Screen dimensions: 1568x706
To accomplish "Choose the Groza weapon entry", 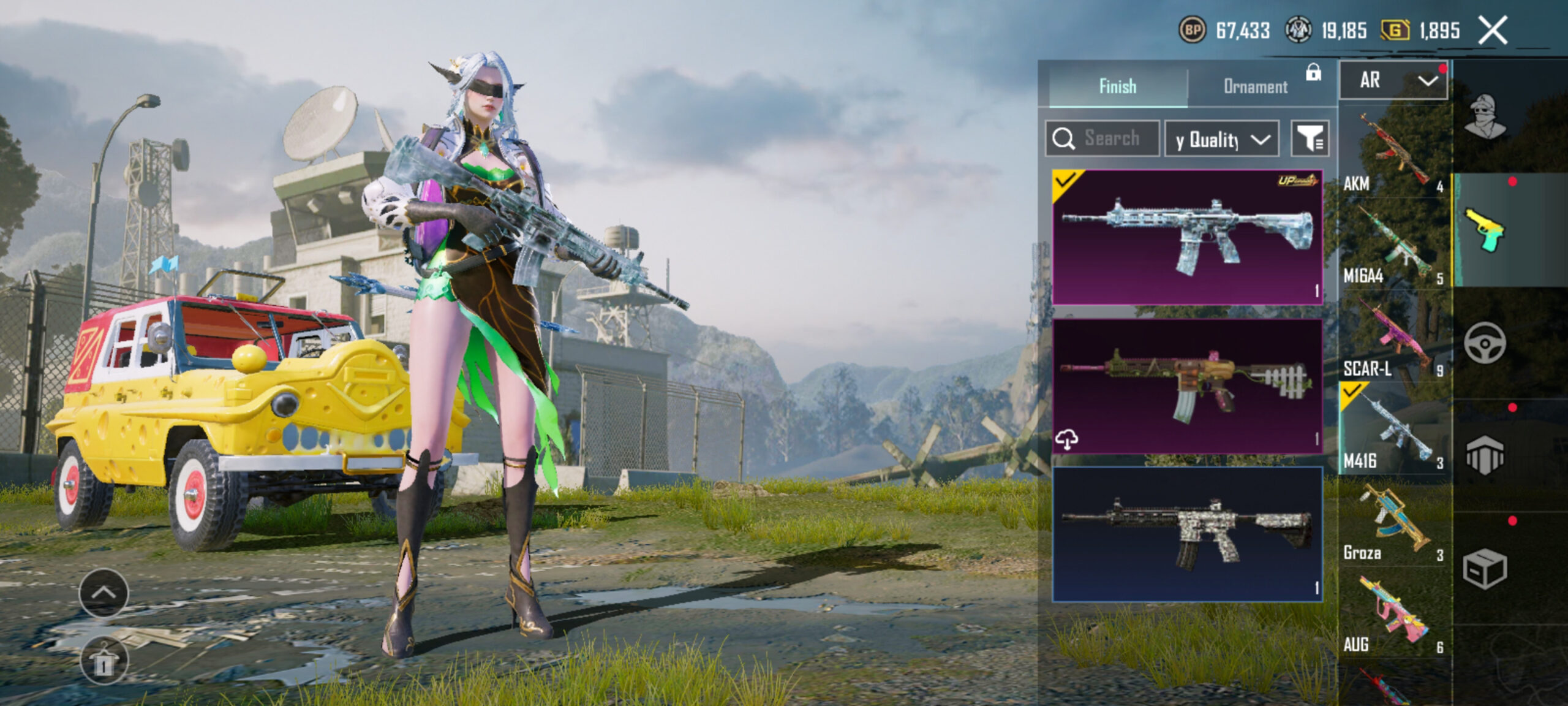I will pyautogui.click(x=1393, y=522).
